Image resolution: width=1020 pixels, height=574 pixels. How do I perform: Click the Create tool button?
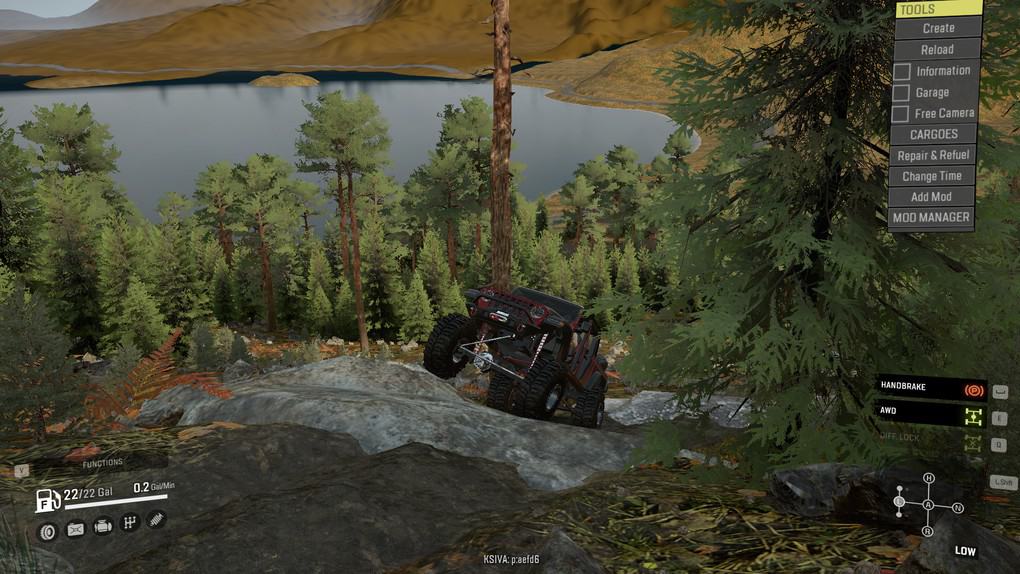coord(937,28)
